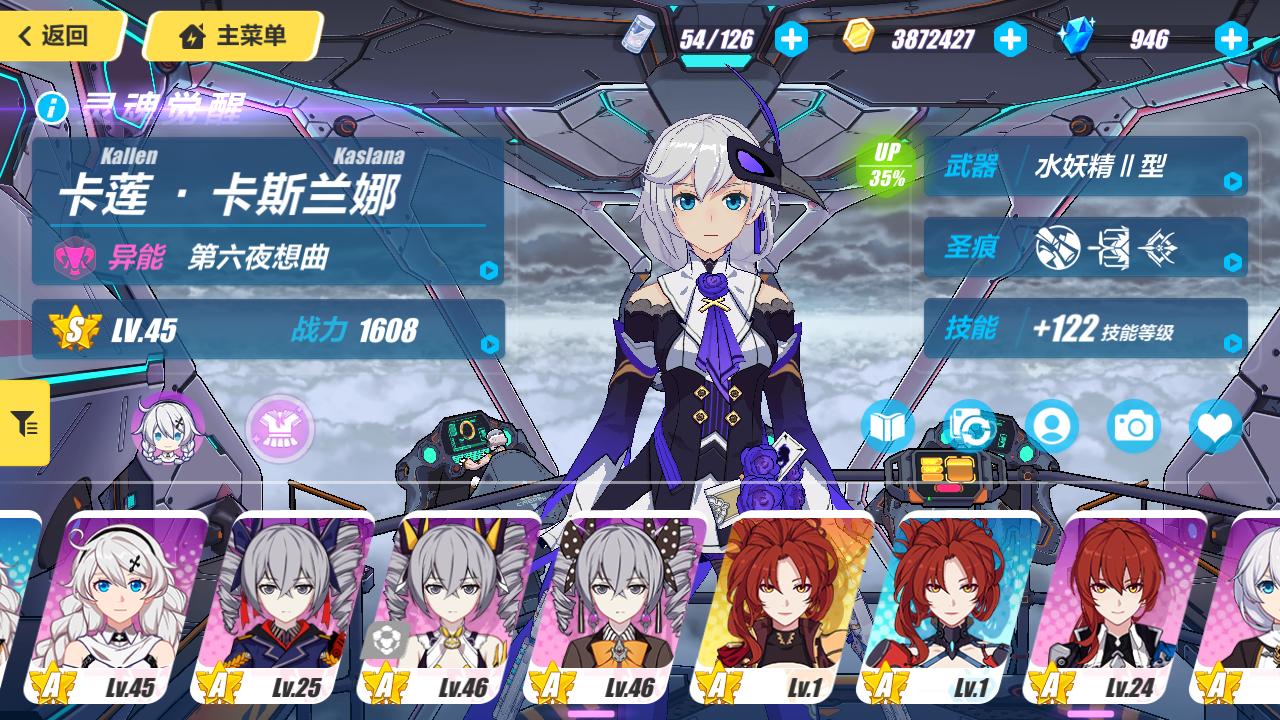This screenshot has width=1280, height=720.
Task: Click the blue info icon
Action: click(x=52, y=106)
